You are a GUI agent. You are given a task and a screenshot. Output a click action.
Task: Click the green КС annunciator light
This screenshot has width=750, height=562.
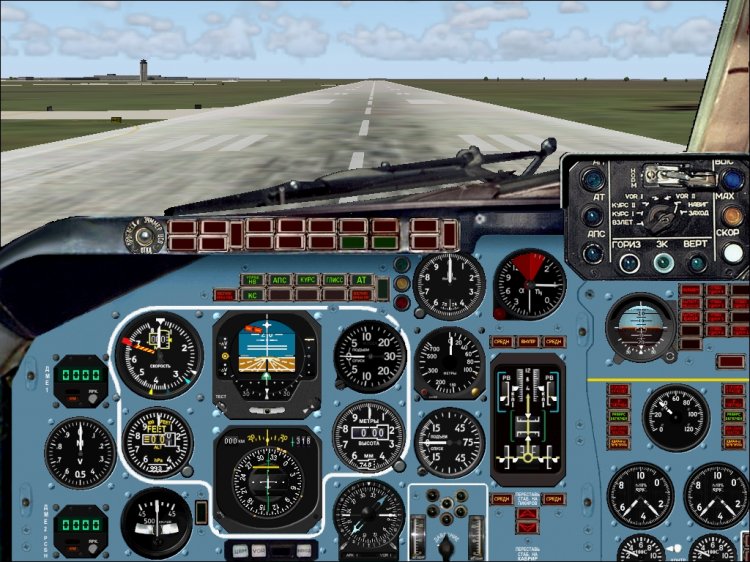click(x=253, y=294)
